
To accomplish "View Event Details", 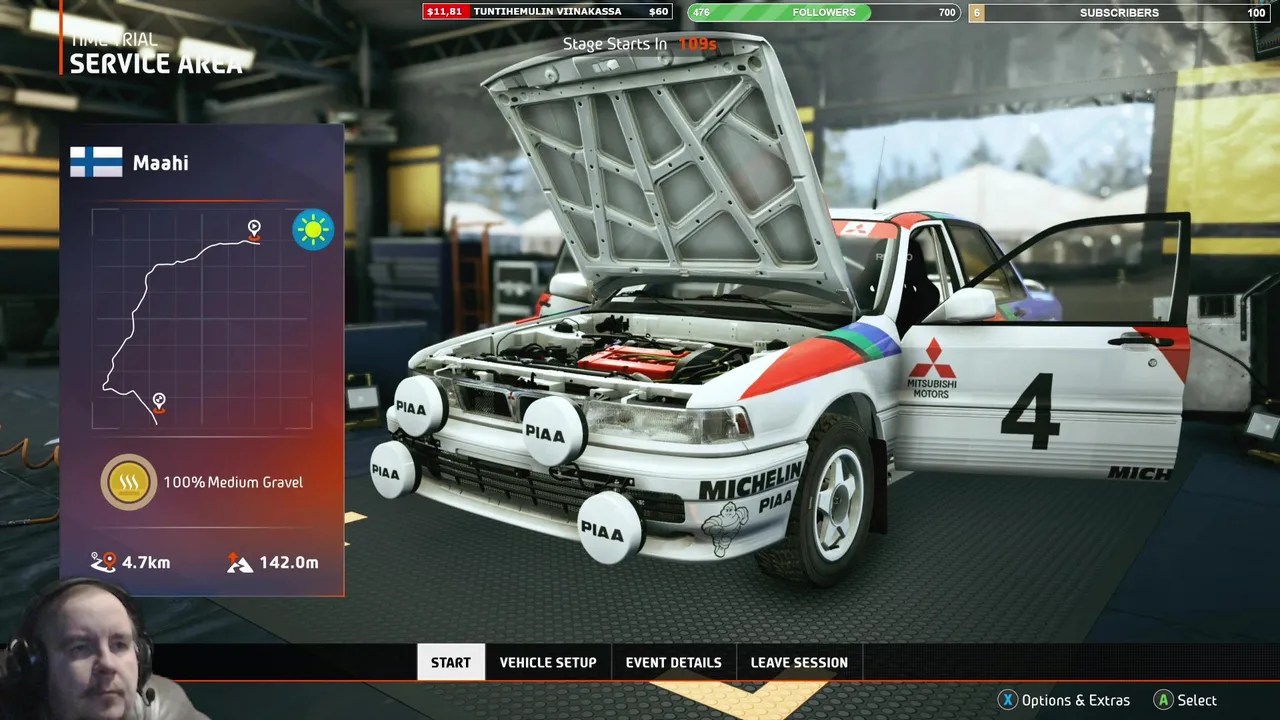I will point(673,662).
